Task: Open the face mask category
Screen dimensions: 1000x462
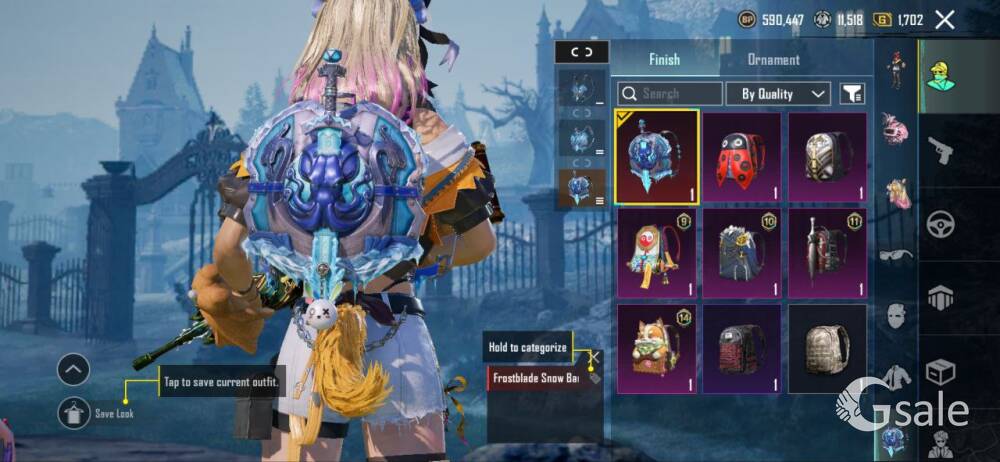Action: click(x=897, y=316)
